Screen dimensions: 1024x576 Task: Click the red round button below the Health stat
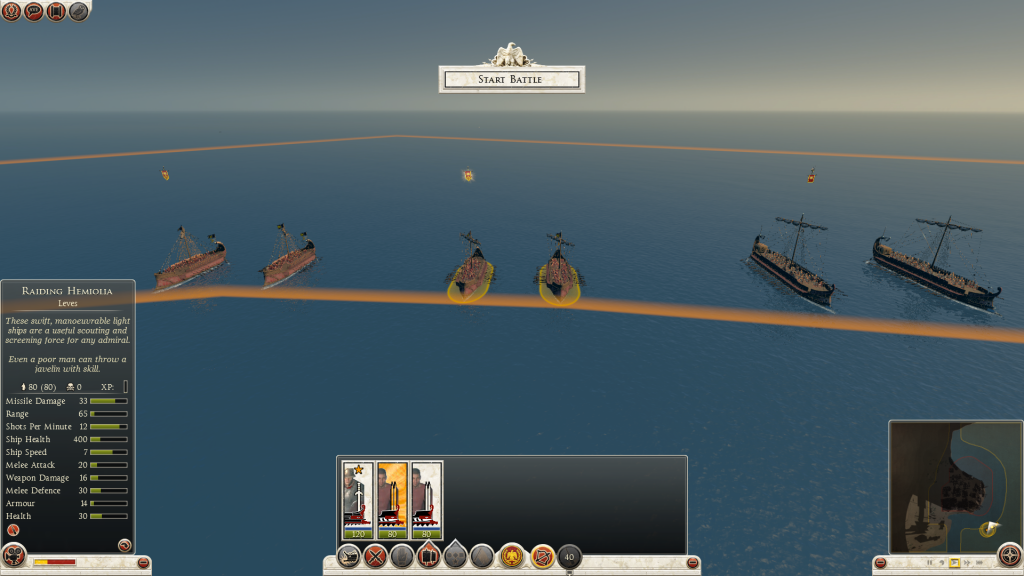(14, 530)
